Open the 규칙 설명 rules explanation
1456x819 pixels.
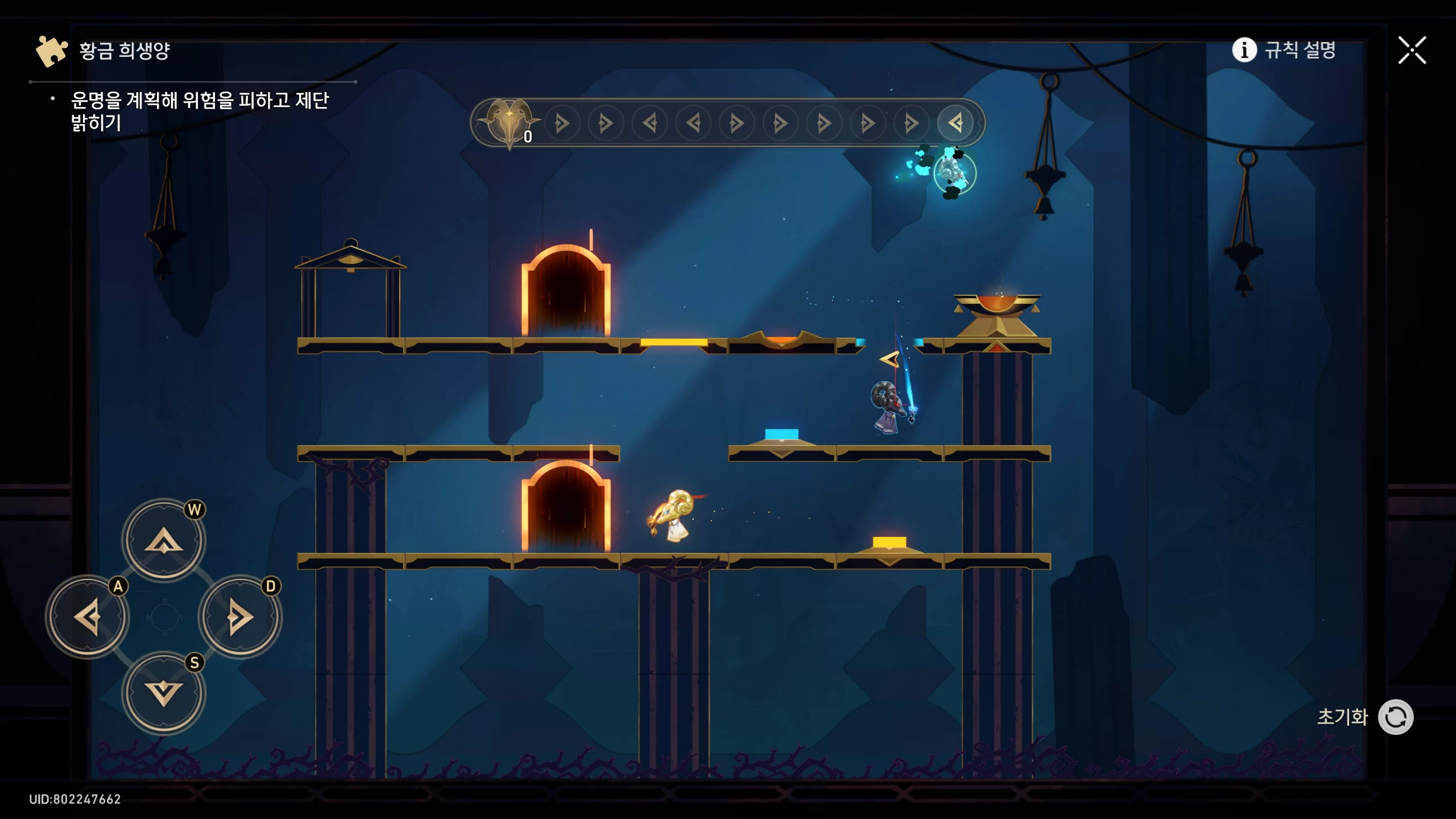point(1284,50)
